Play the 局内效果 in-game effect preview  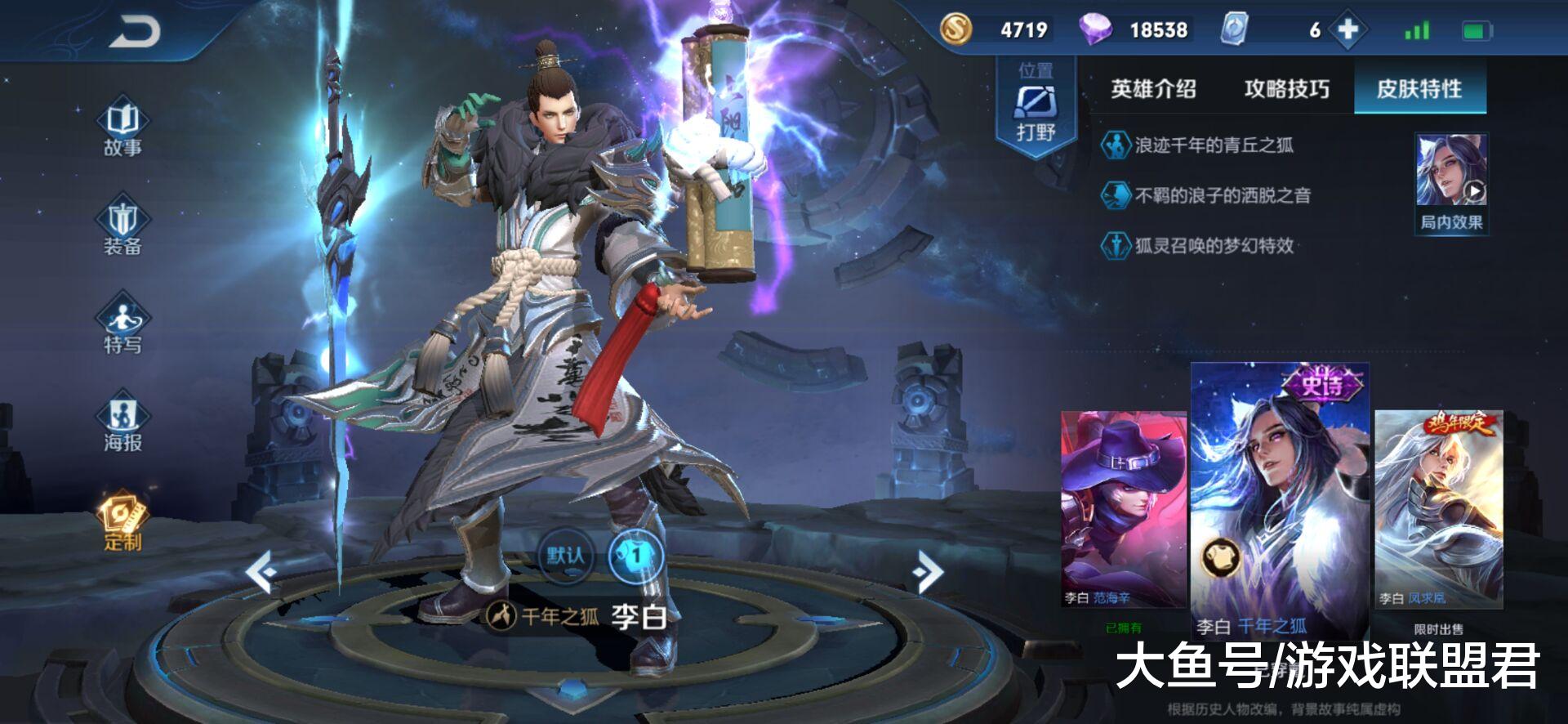tap(1451, 184)
